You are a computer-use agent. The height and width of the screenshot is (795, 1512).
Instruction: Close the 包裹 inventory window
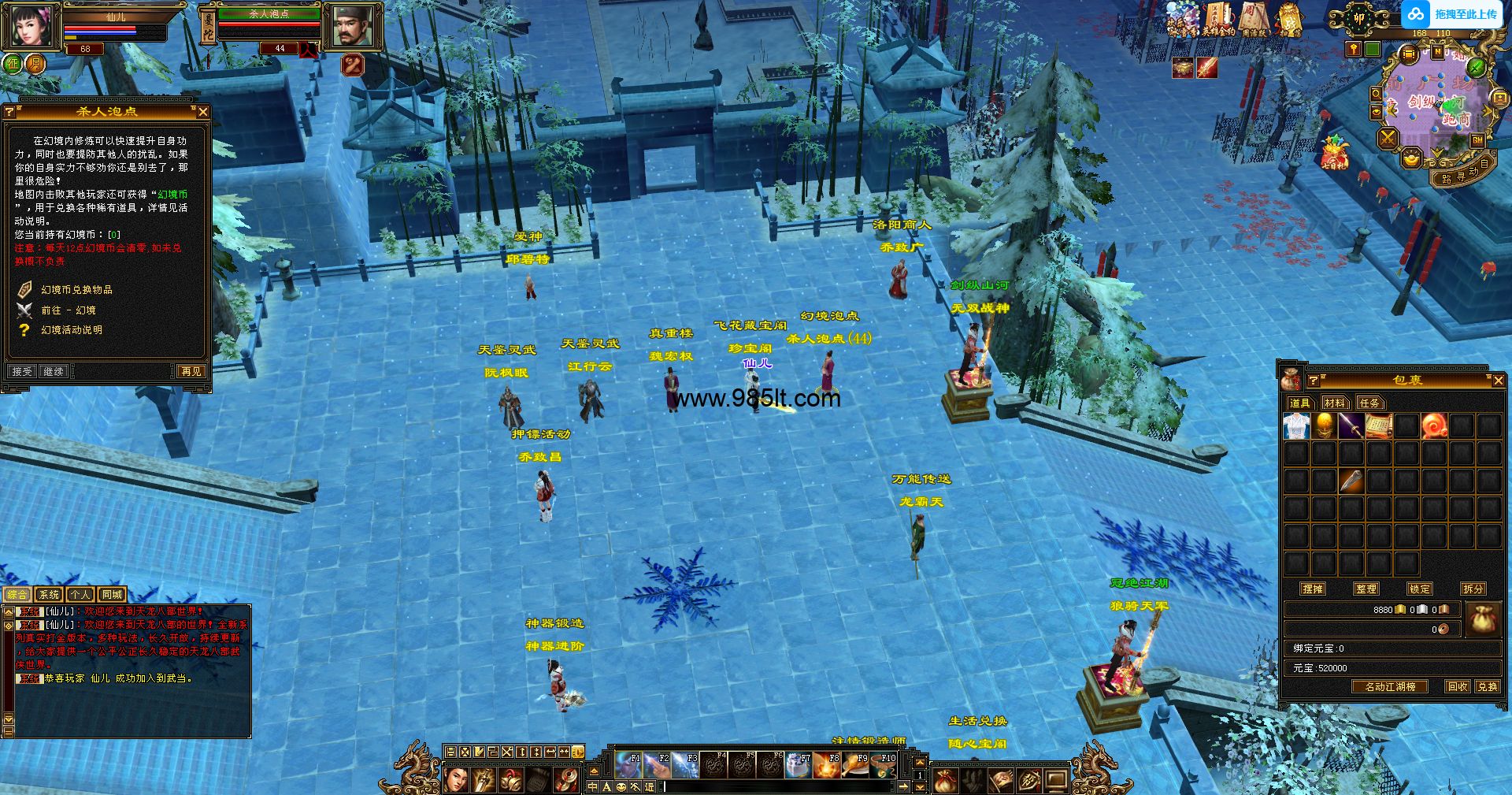point(1498,381)
